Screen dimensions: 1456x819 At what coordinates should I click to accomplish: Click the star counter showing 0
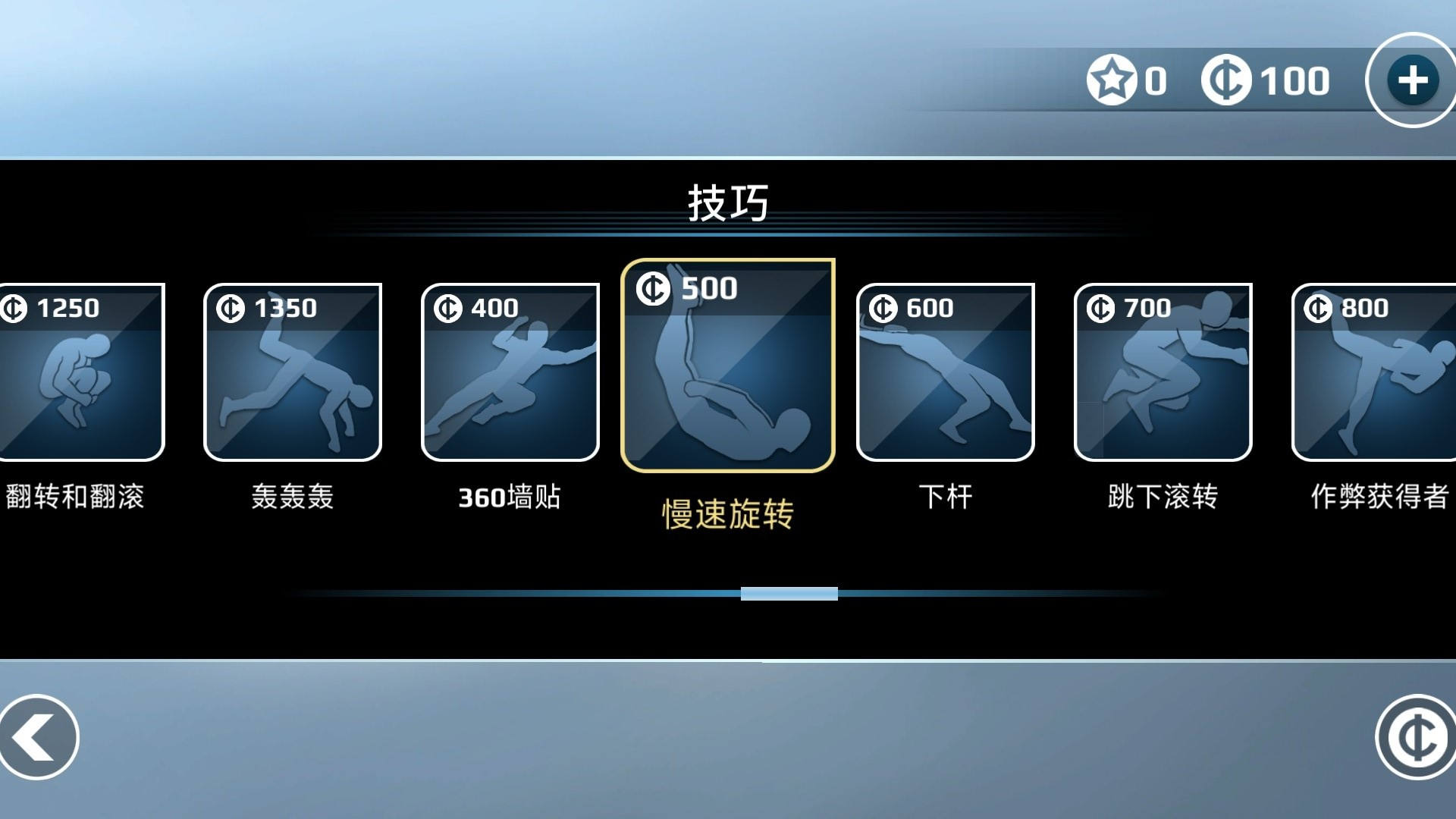coord(1130,80)
